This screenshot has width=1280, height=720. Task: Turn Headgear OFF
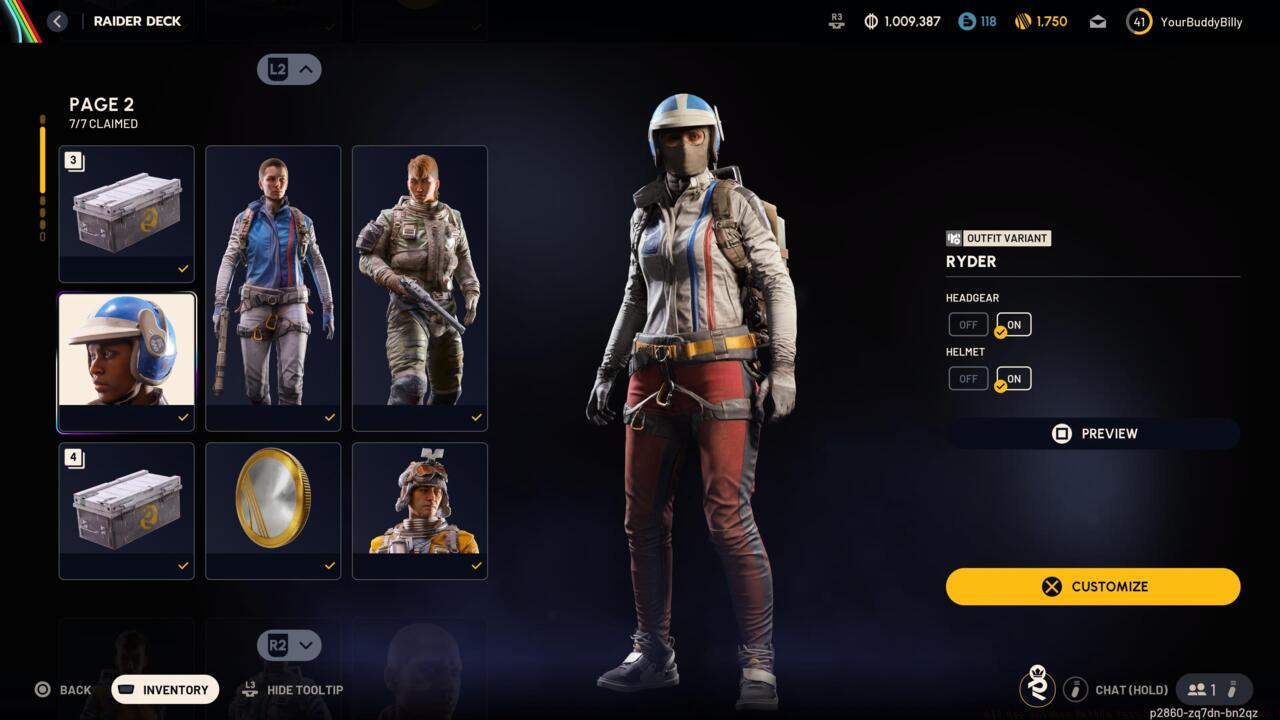(967, 324)
